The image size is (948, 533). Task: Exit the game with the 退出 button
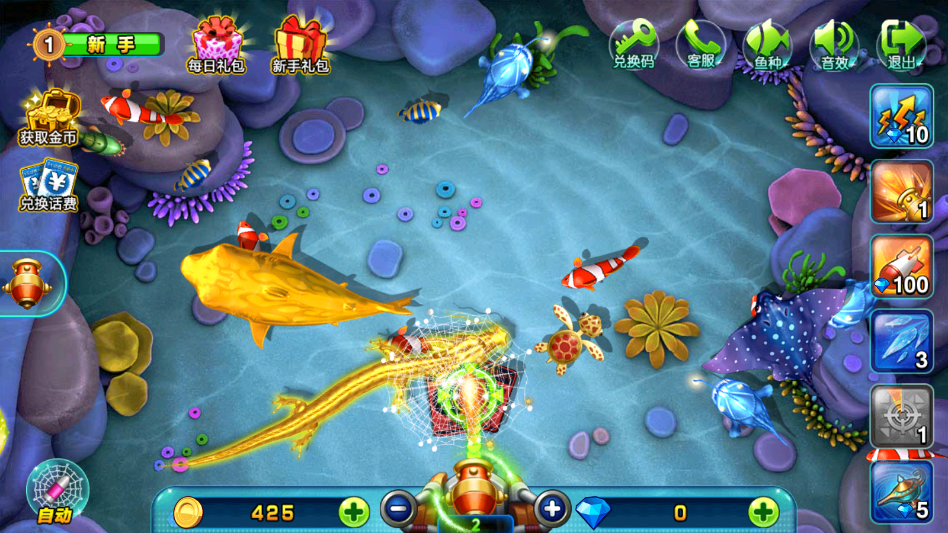click(901, 45)
